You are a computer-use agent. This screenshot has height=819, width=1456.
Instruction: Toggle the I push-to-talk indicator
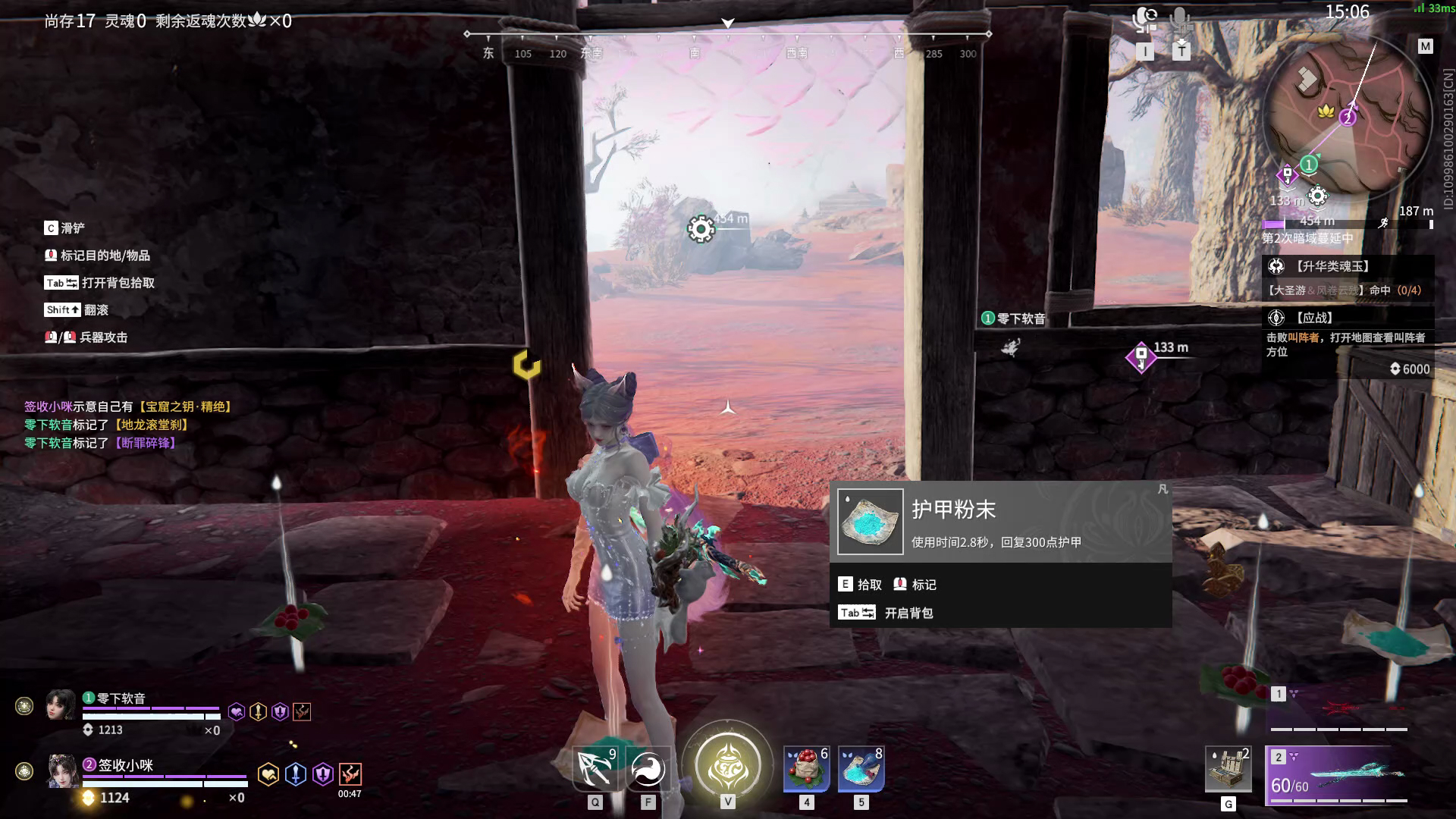click(1147, 52)
